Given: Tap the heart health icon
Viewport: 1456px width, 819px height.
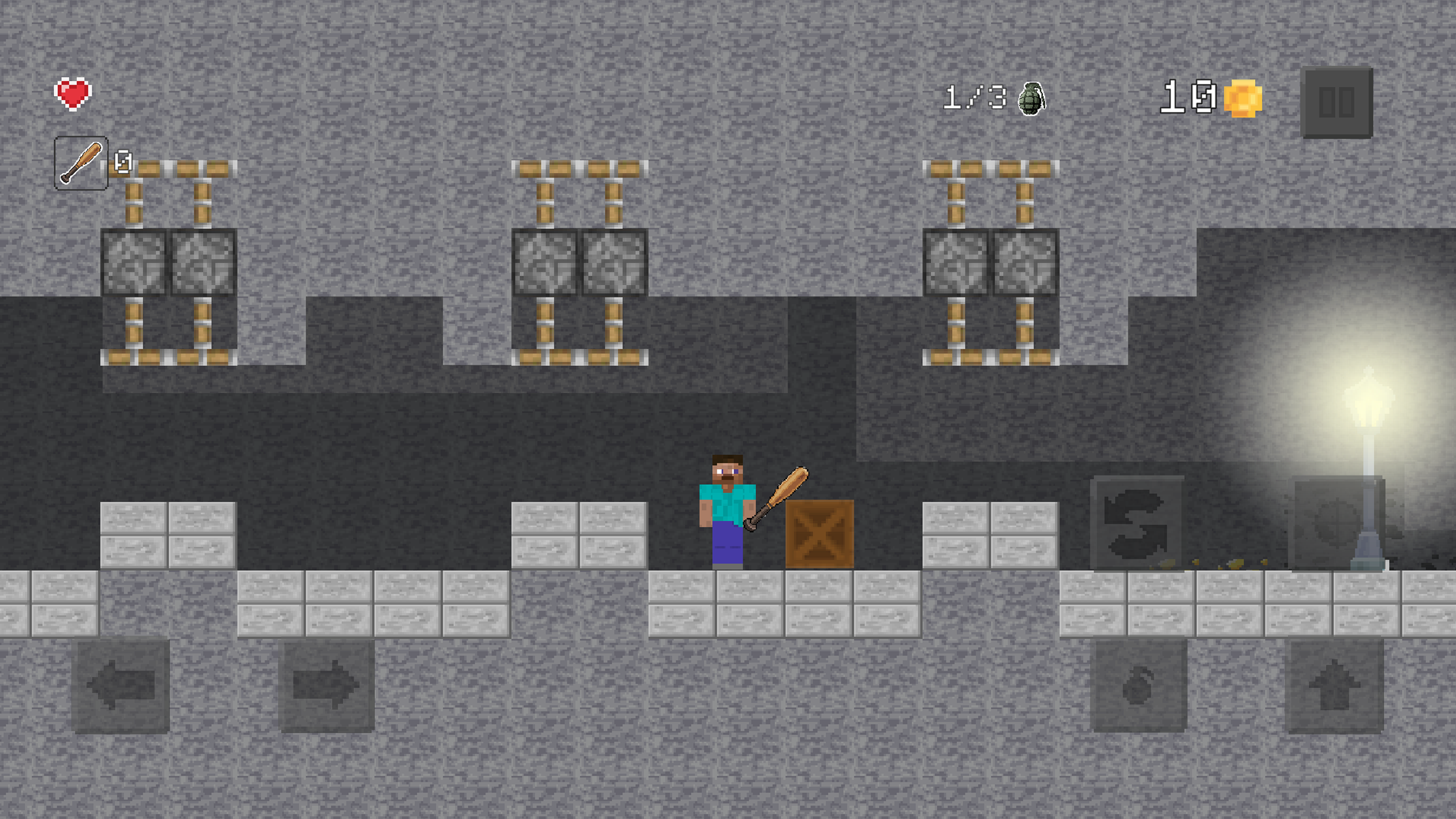Looking at the screenshot, I should pyautogui.click(x=73, y=93).
